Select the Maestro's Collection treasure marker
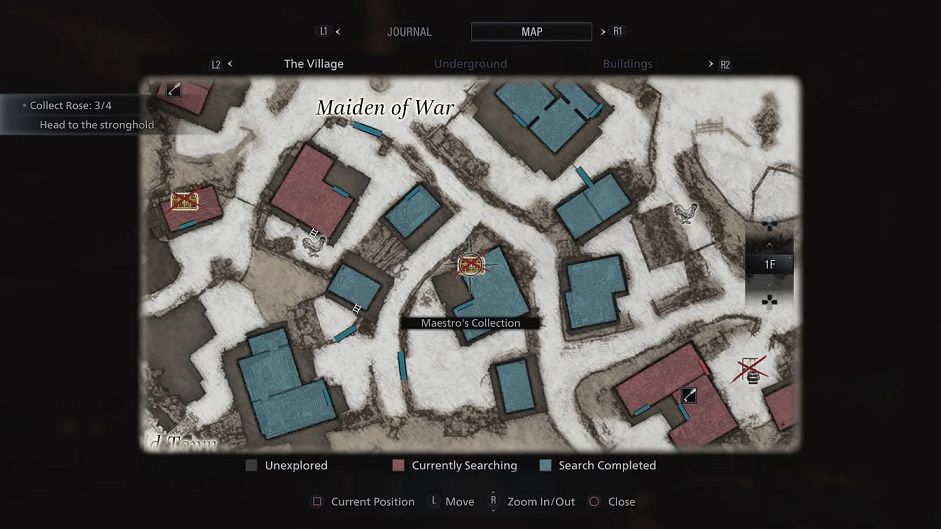Screen dimensions: 941x529 click(471, 265)
